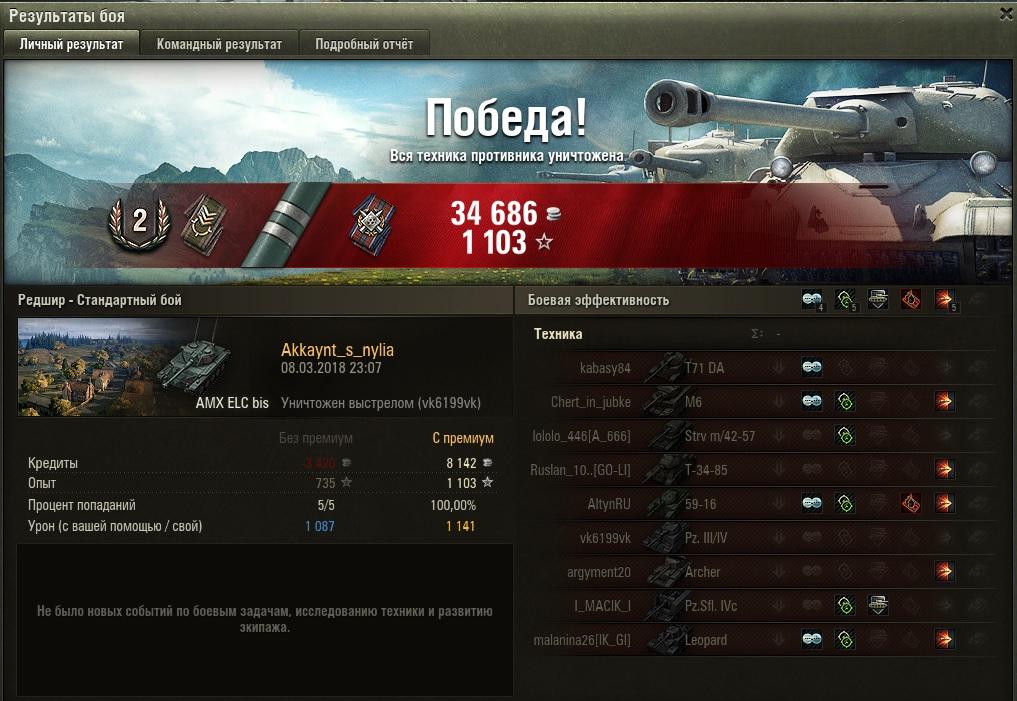View the chevron rank medal icon

tap(204, 222)
